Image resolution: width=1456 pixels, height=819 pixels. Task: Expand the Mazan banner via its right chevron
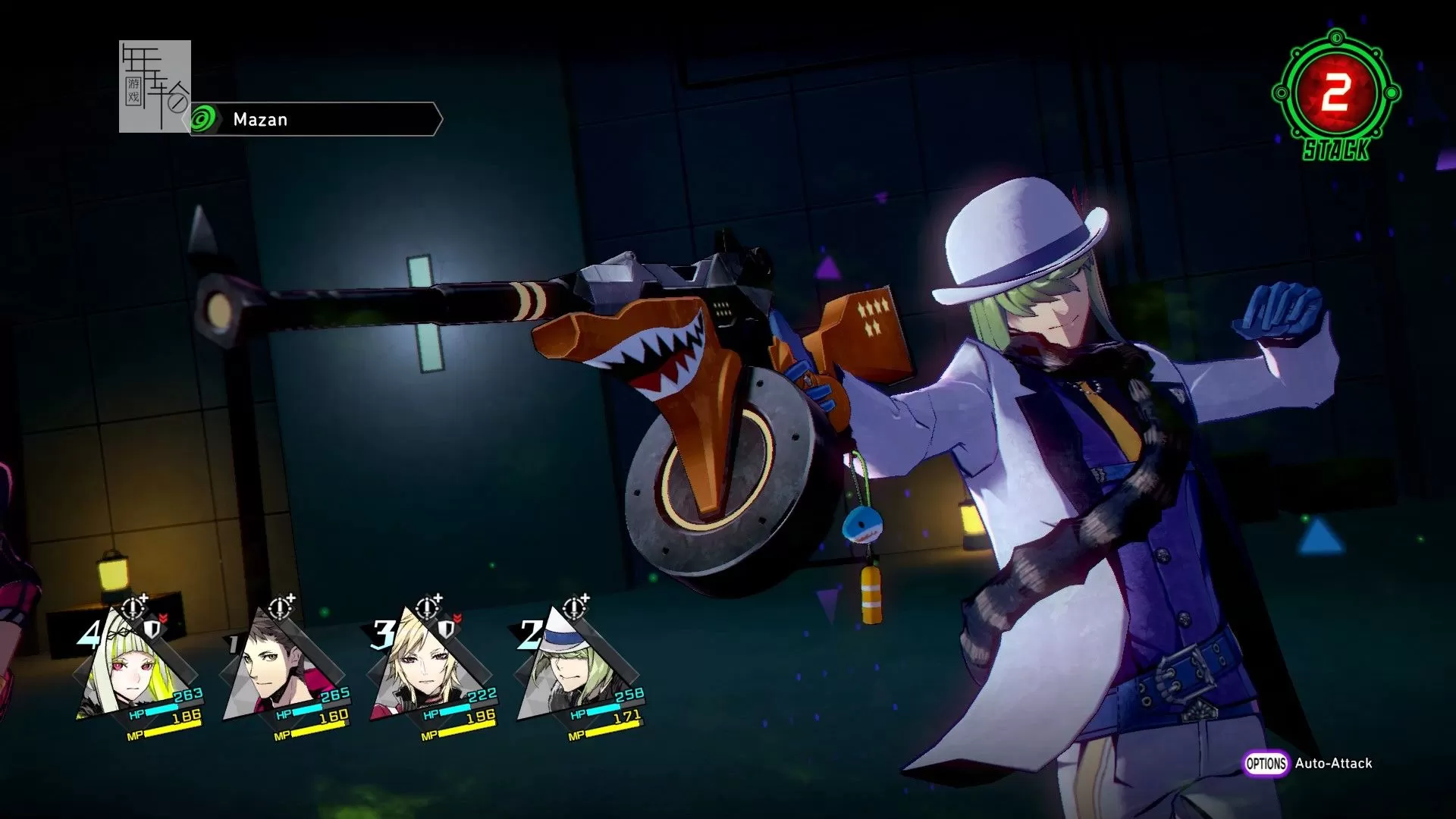[438, 118]
